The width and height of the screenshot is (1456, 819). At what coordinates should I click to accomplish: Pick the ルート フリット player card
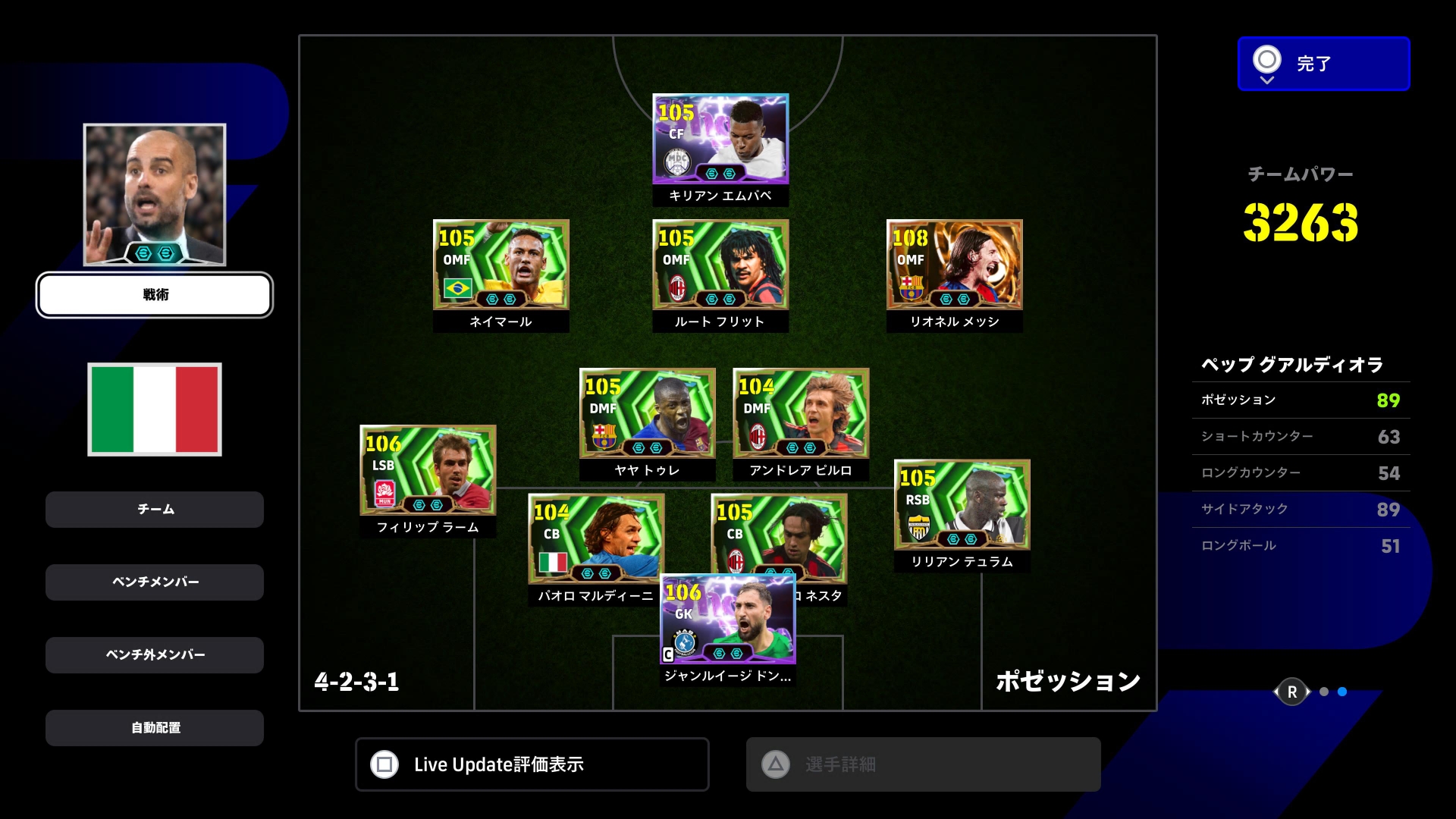click(x=720, y=265)
